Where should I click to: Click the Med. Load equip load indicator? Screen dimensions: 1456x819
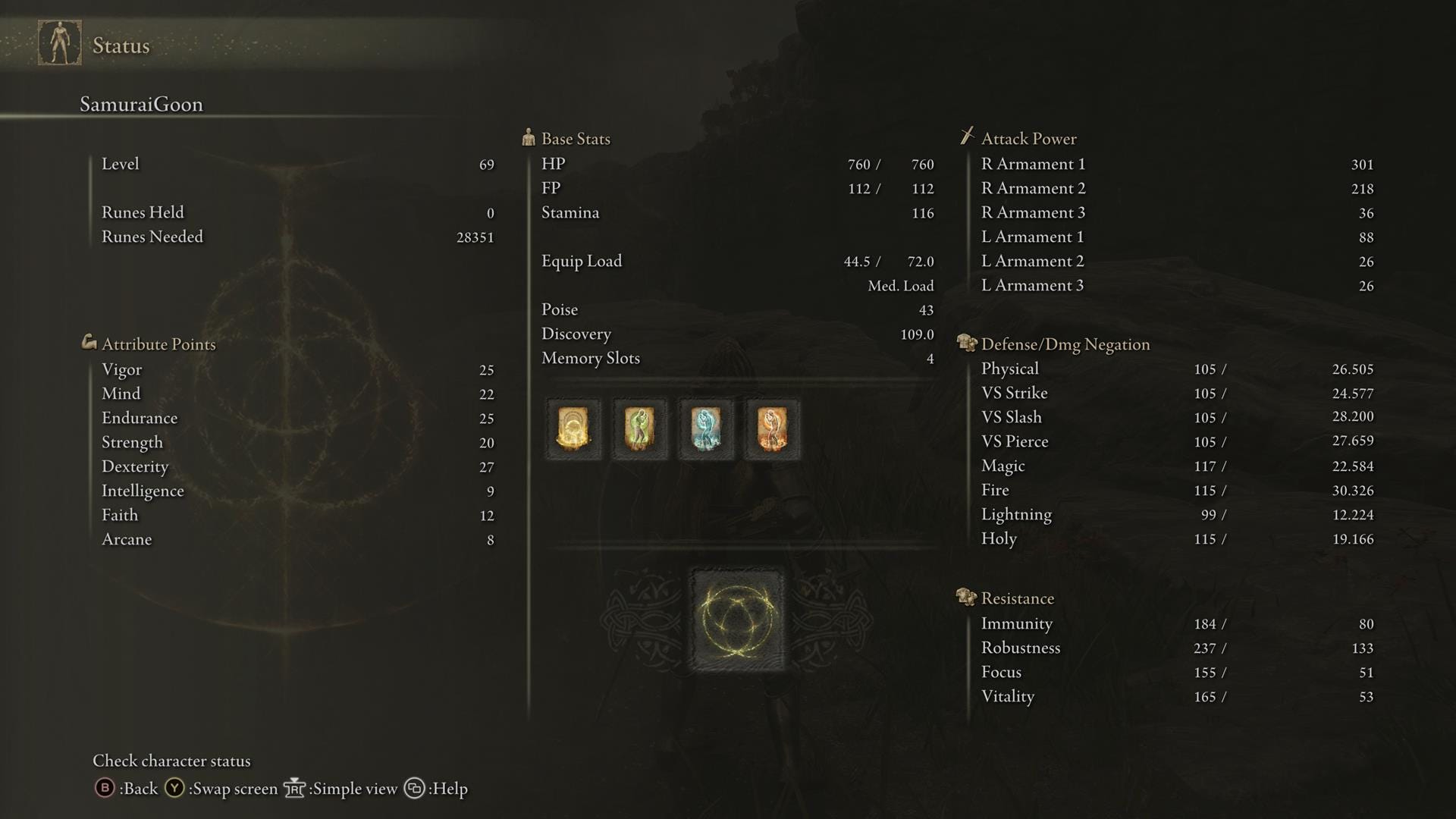(x=901, y=286)
